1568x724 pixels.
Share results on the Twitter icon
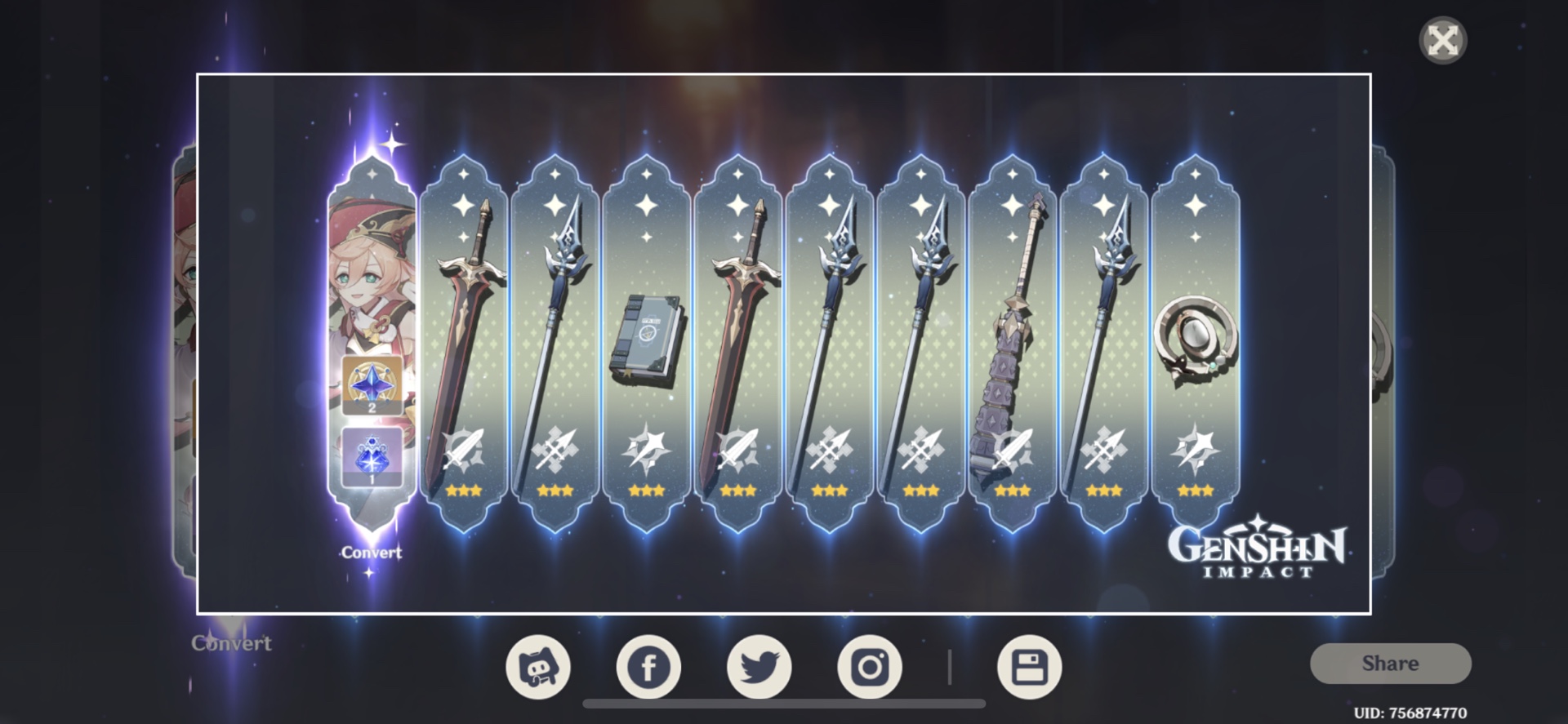760,666
